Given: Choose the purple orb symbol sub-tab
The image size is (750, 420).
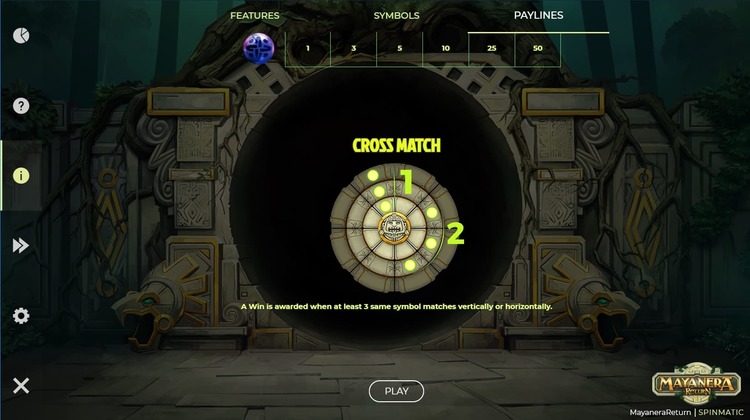Looking at the screenshot, I should point(260,48).
